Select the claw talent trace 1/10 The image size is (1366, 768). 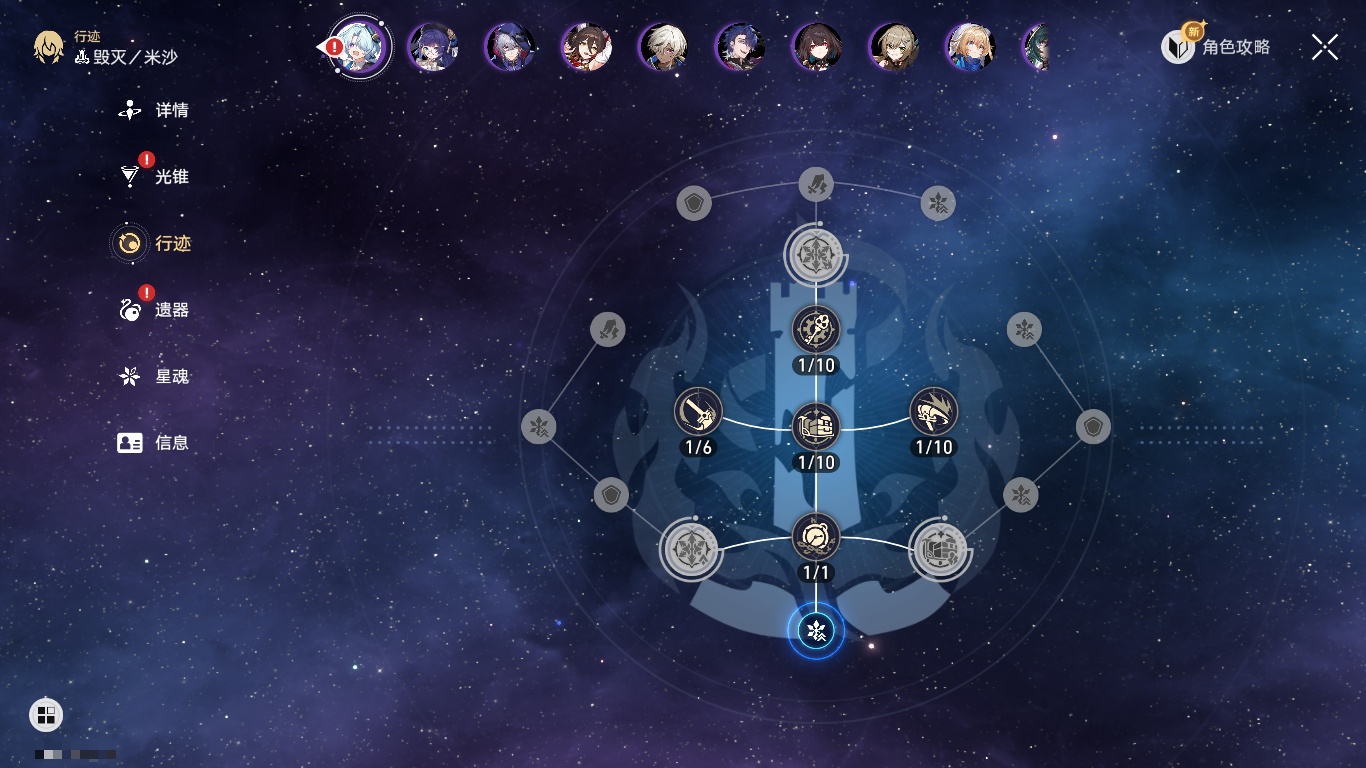point(934,412)
